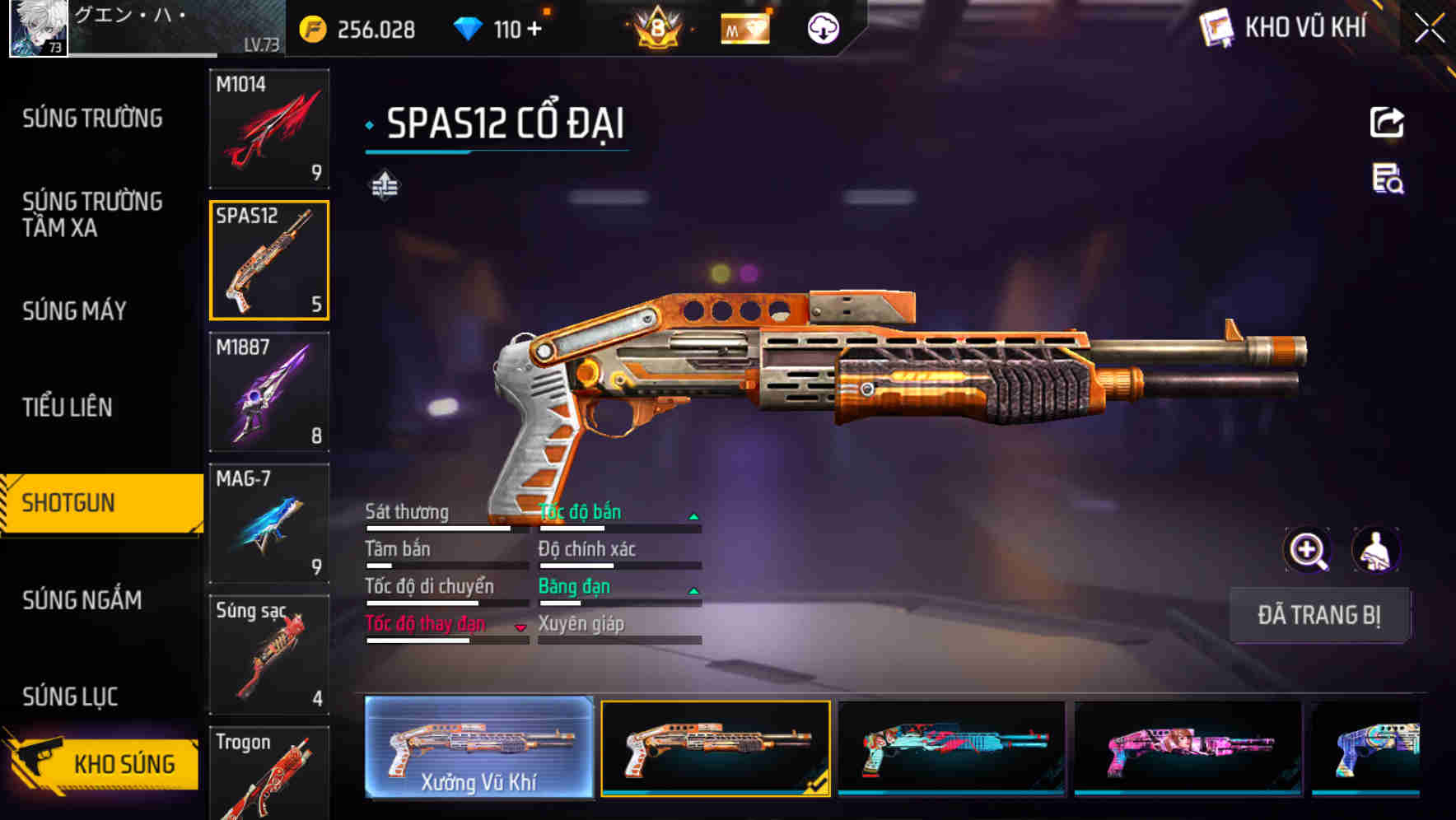Add diamonds with the plus button
The height and width of the screenshot is (820, 1456).
click(x=534, y=29)
